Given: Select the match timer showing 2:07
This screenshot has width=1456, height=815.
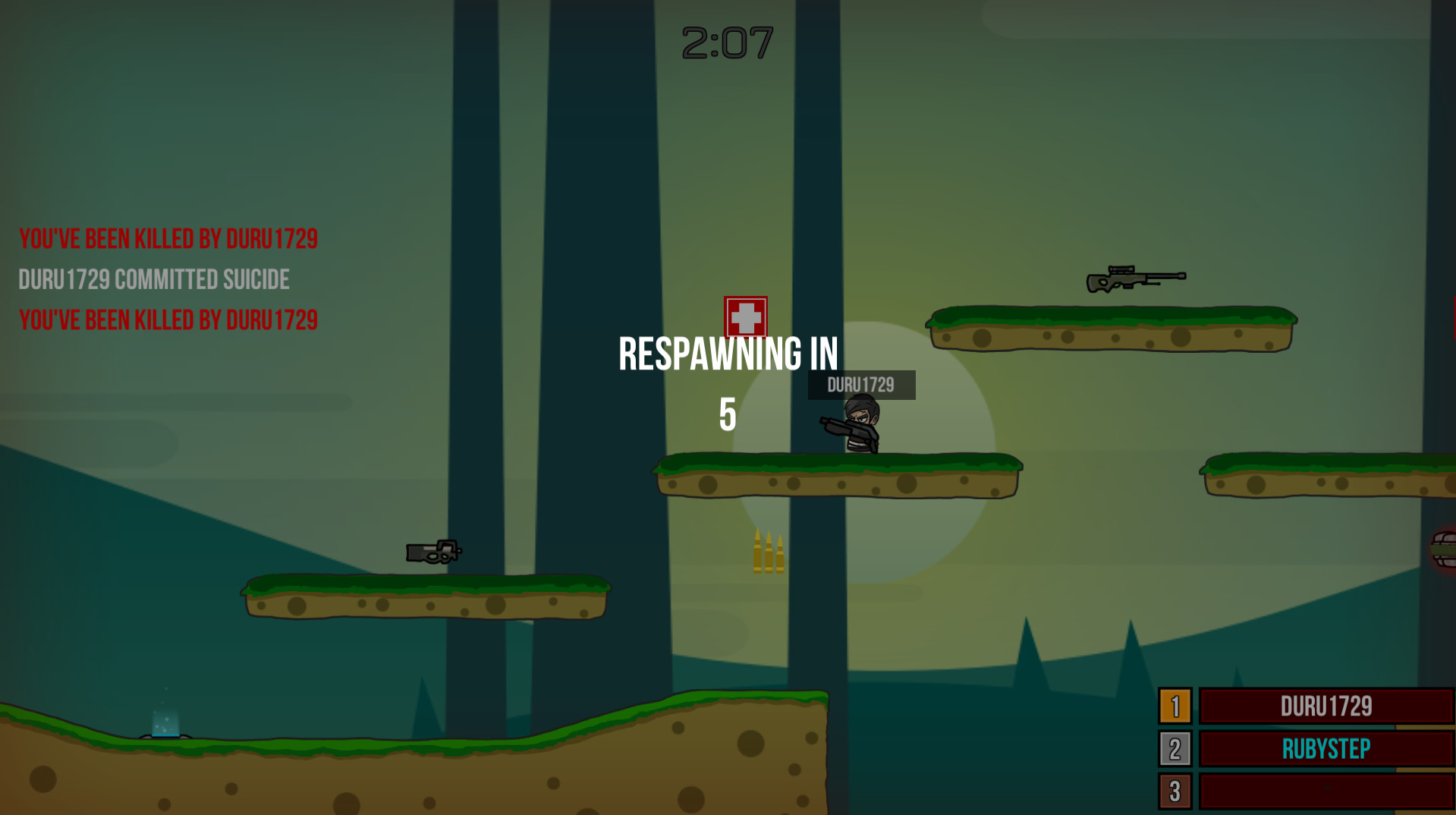Looking at the screenshot, I should (x=725, y=42).
